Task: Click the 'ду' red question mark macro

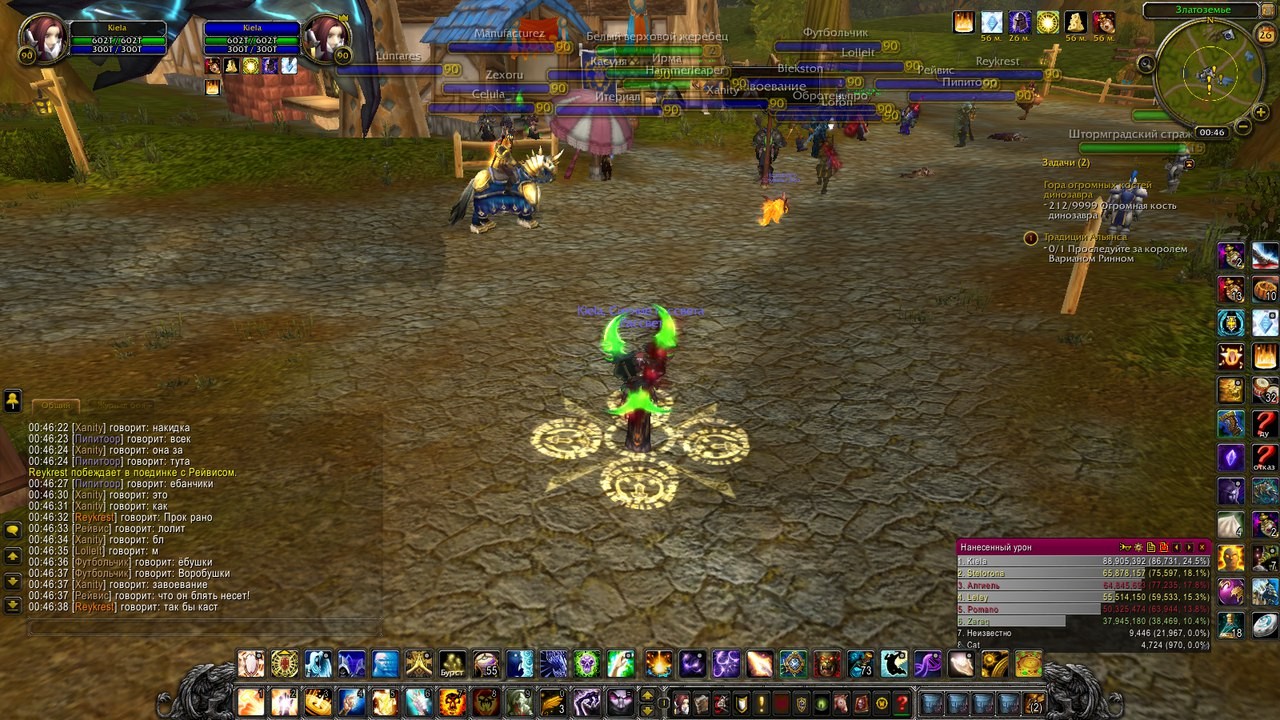Action: [x=1265, y=423]
